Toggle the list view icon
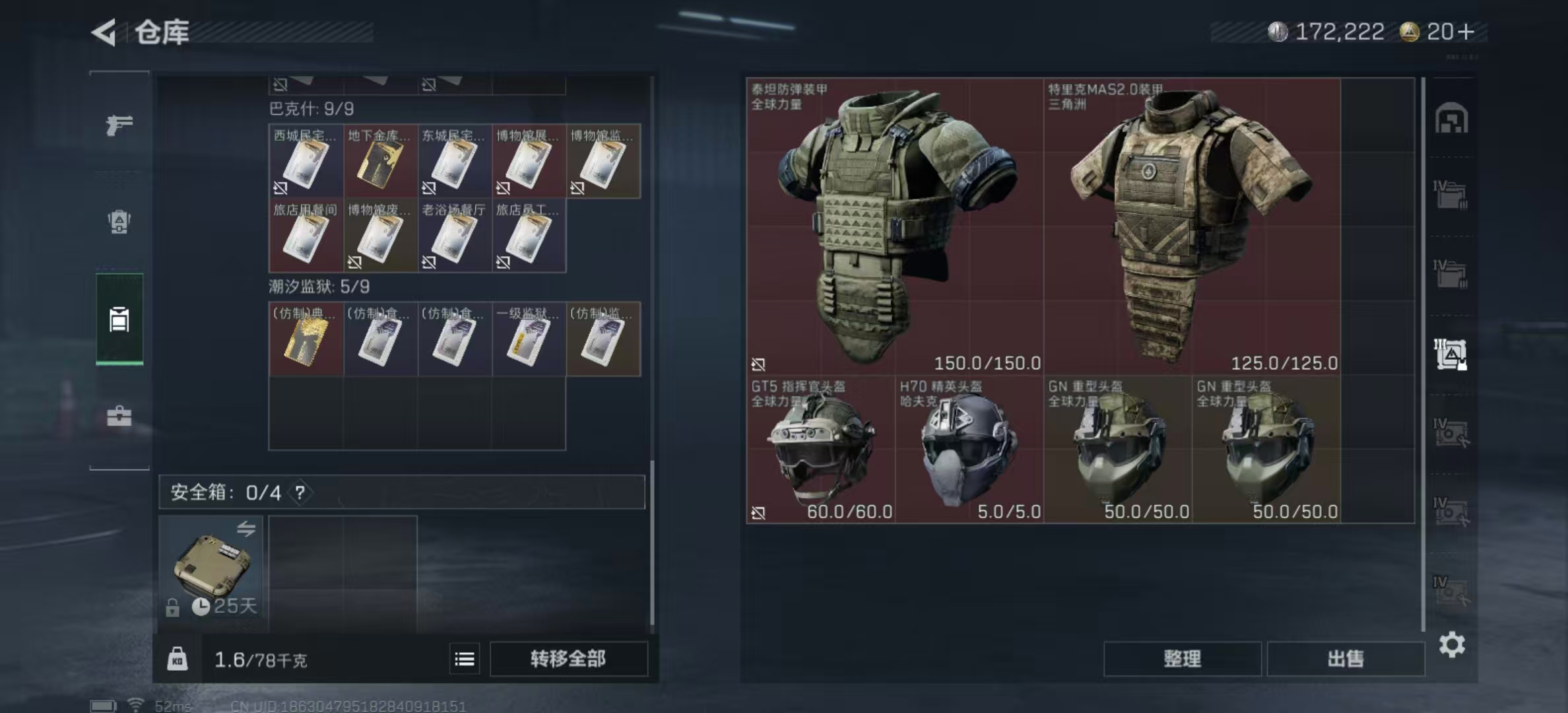The width and height of the screenshot is (1568, 713). click(465, 659)
